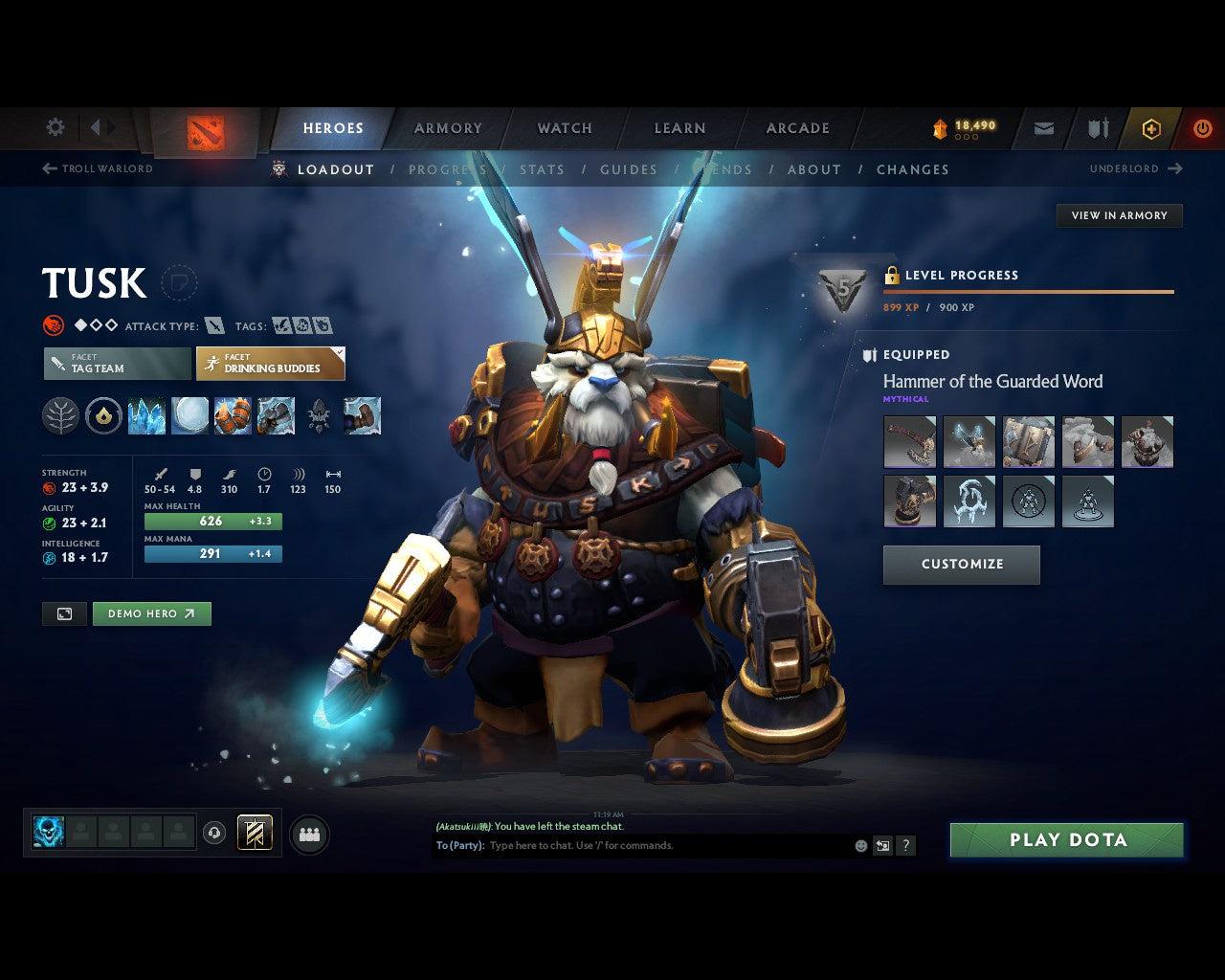Open the mail notifications icon
Viewport: 1225px width, 980px height.
tap(1042, 128)
